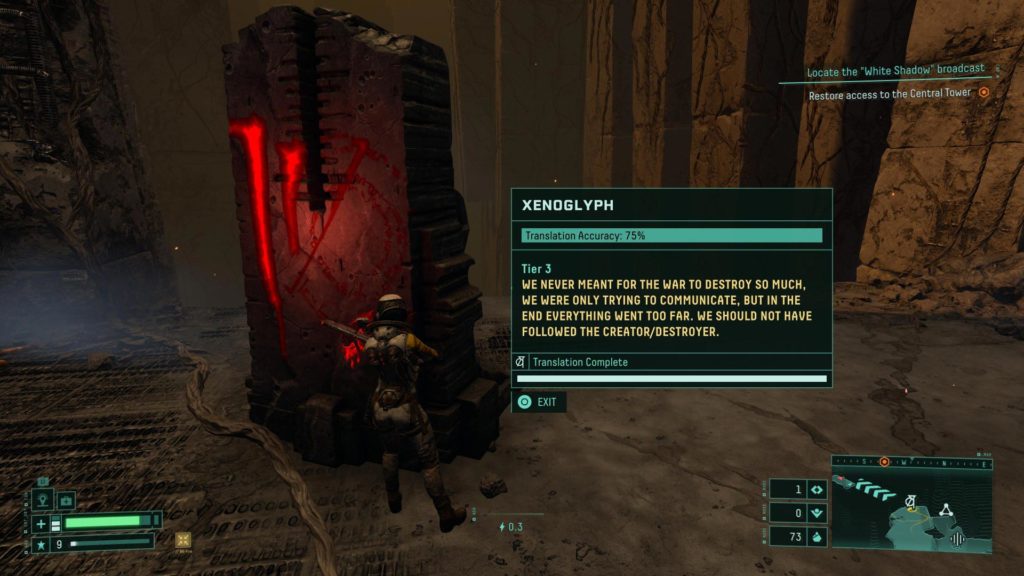Click the Translation Accuracy 75% bar
1024x576 pixels.
672,236
